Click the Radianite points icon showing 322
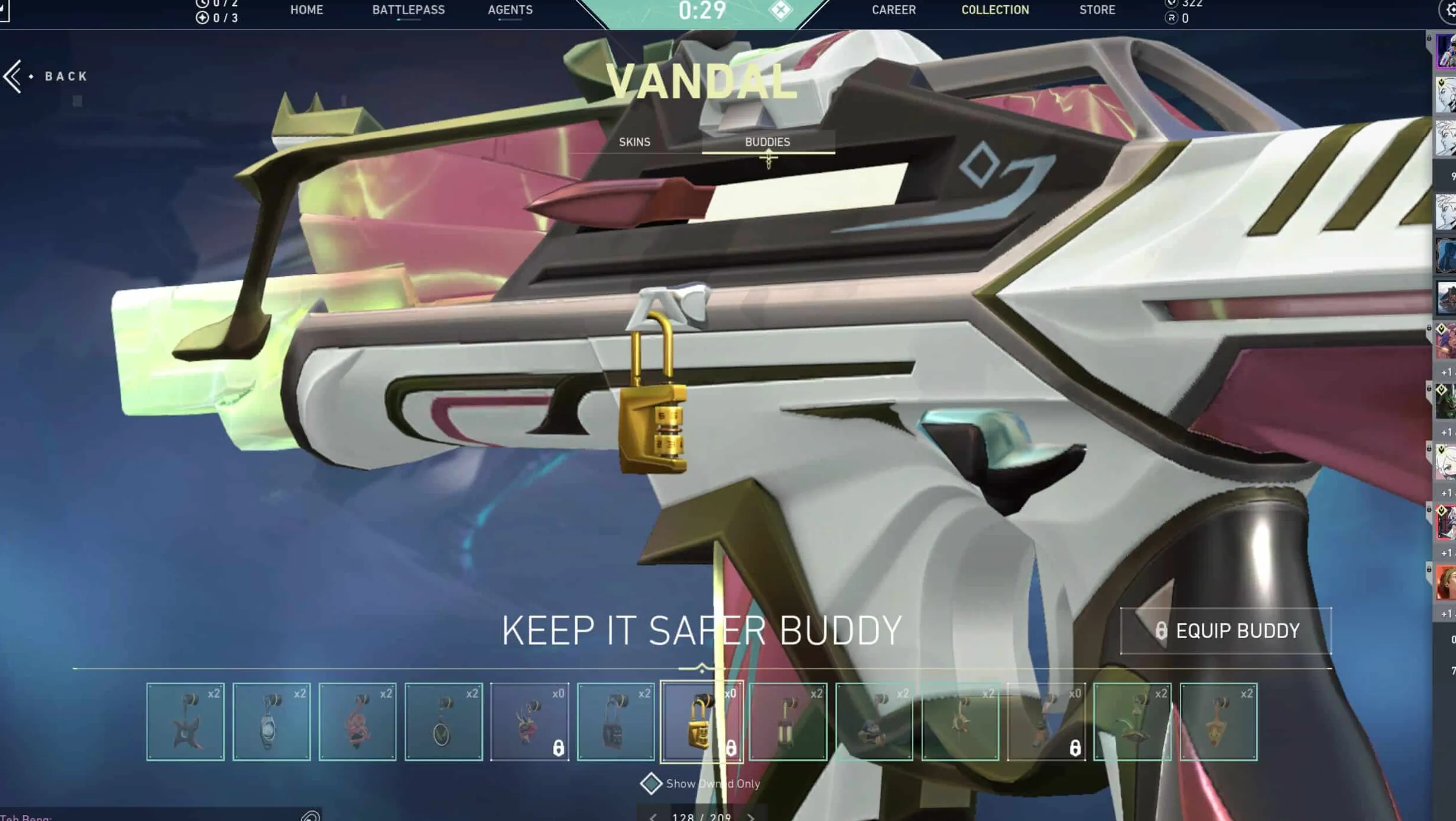 1171,4
